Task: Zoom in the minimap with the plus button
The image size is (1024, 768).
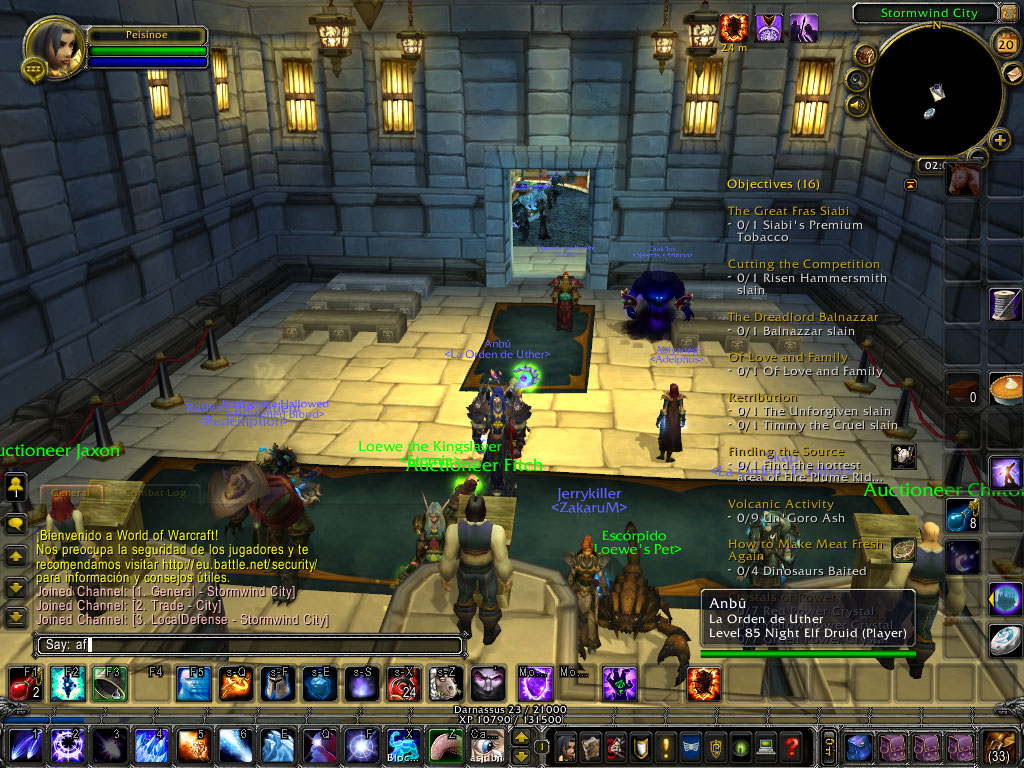Action: point(999,140)
